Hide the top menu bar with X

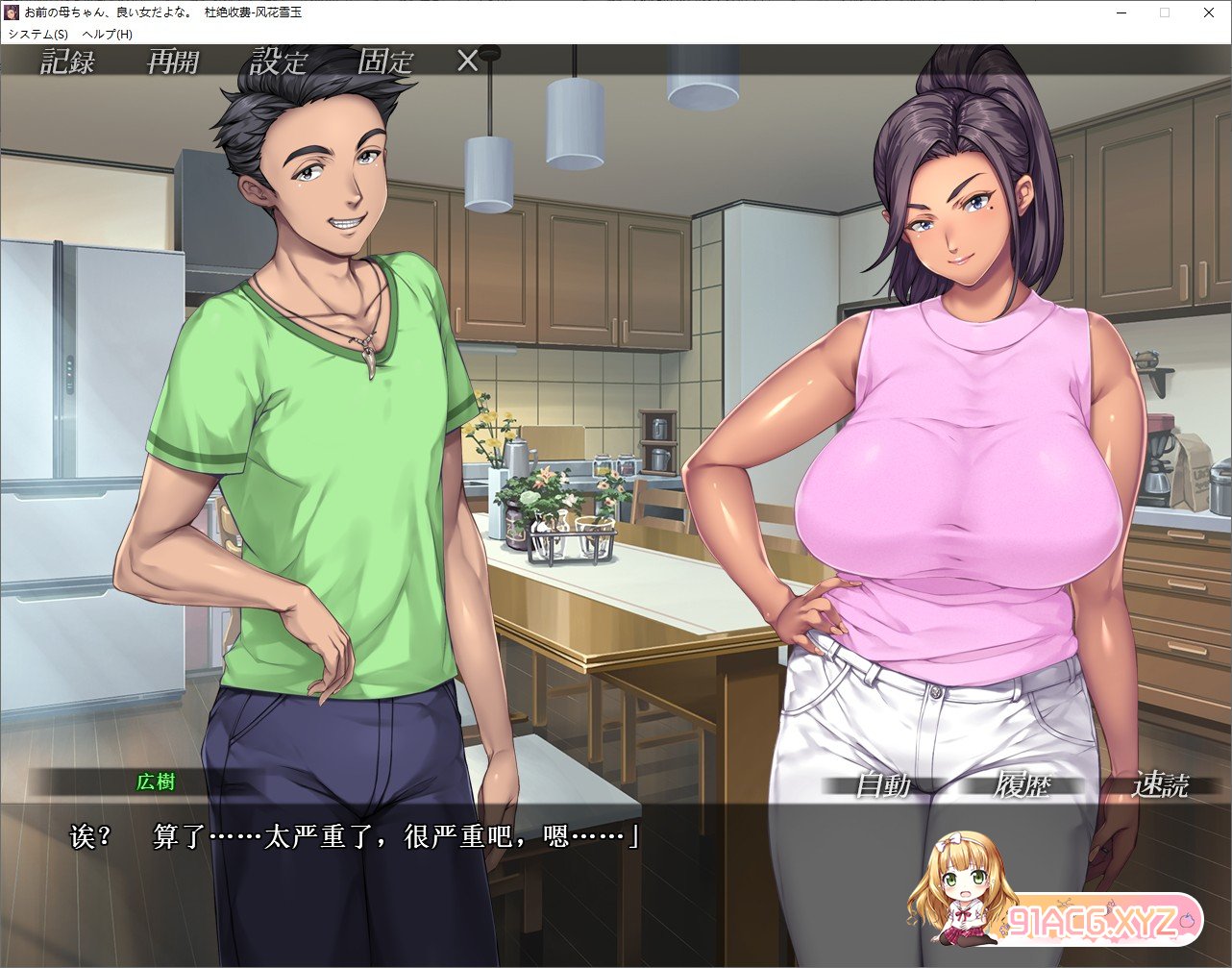(x=467, y=62)
